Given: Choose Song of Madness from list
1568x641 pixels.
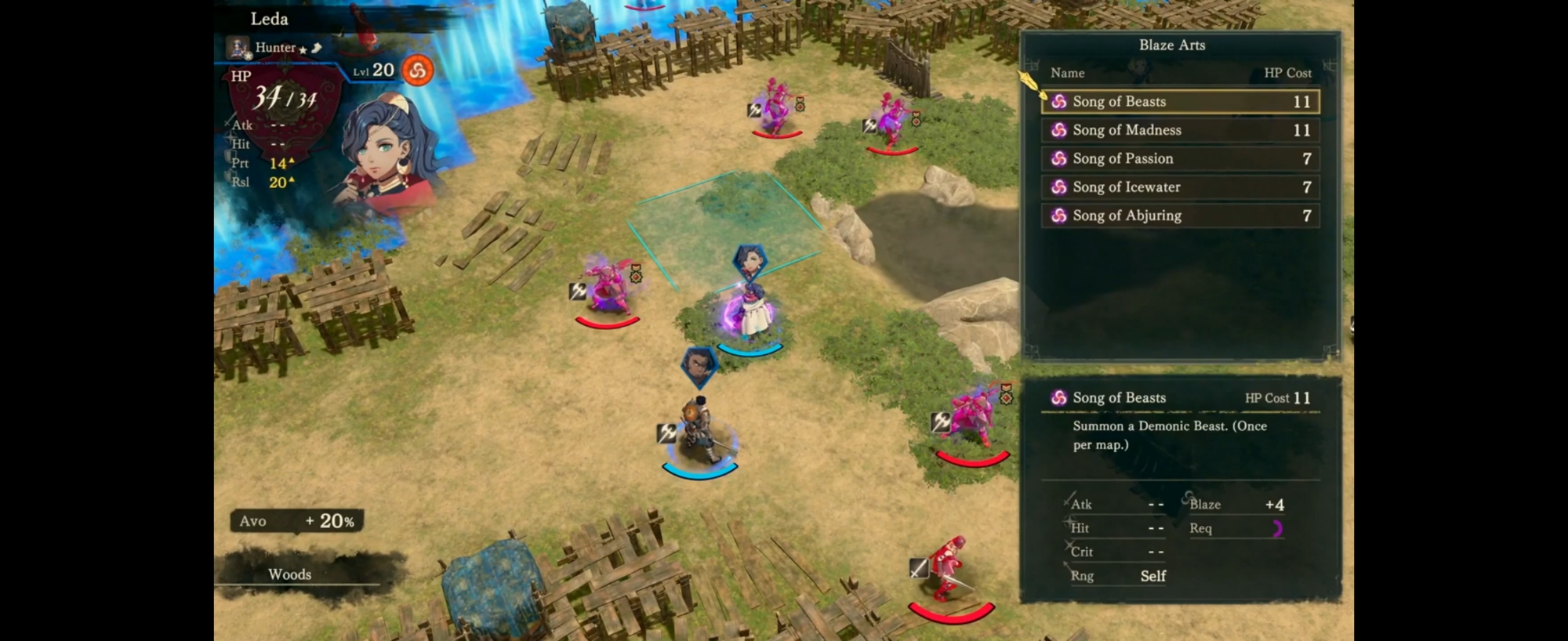Looking at the screenshot, I should coord(1180,130).
